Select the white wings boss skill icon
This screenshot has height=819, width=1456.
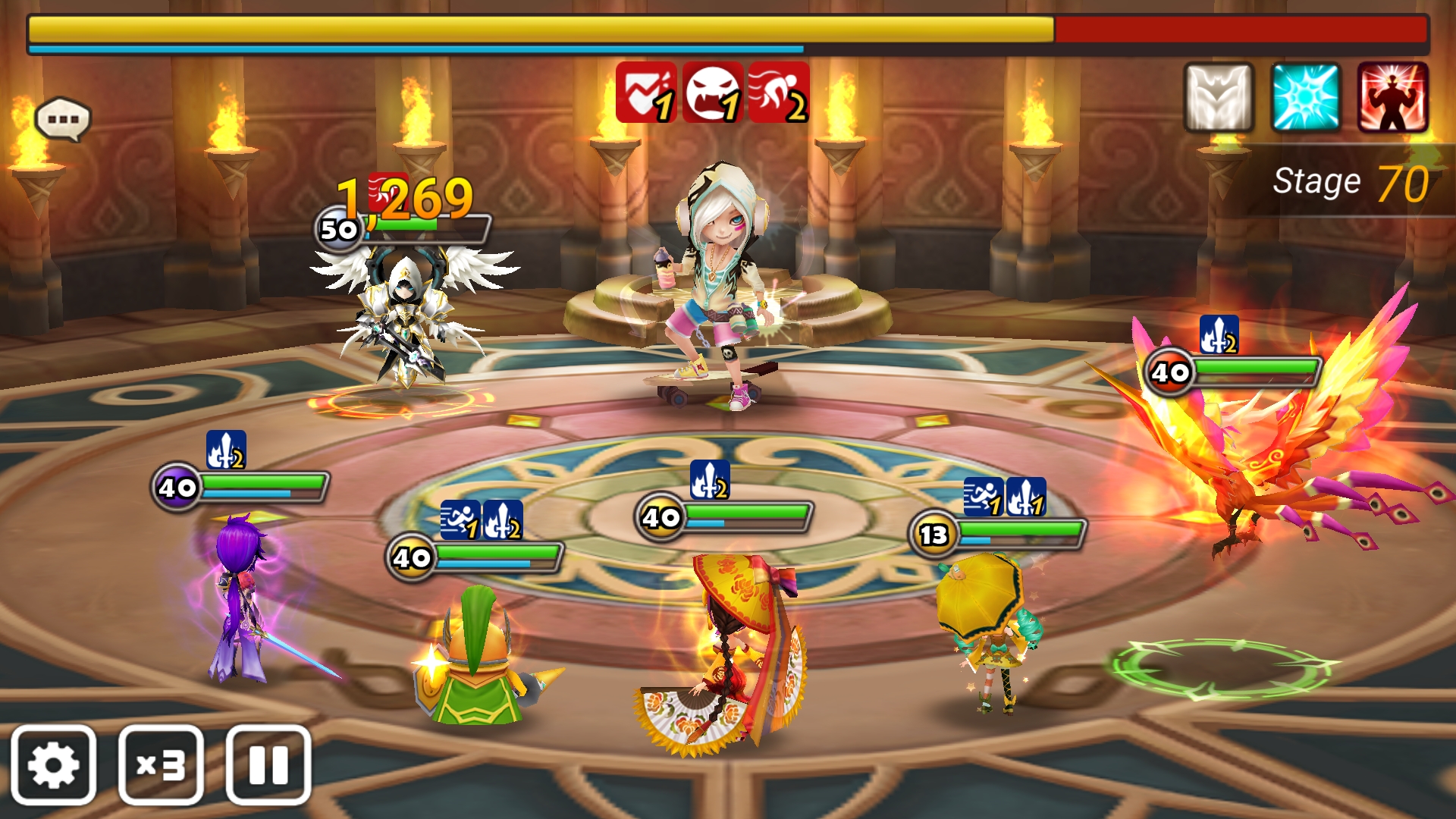[1219, 98]
